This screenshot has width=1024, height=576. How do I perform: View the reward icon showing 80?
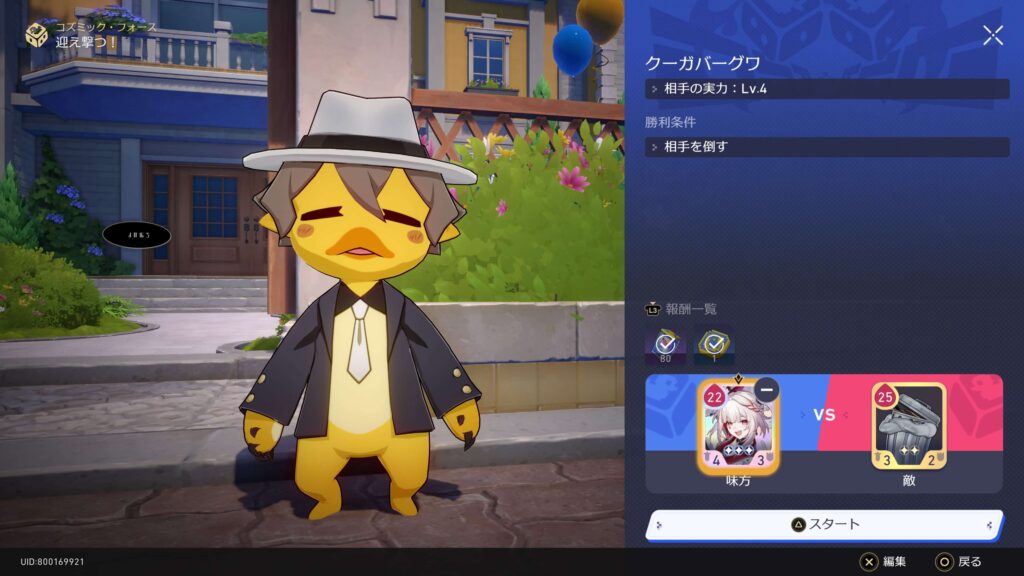pos(665,345)
